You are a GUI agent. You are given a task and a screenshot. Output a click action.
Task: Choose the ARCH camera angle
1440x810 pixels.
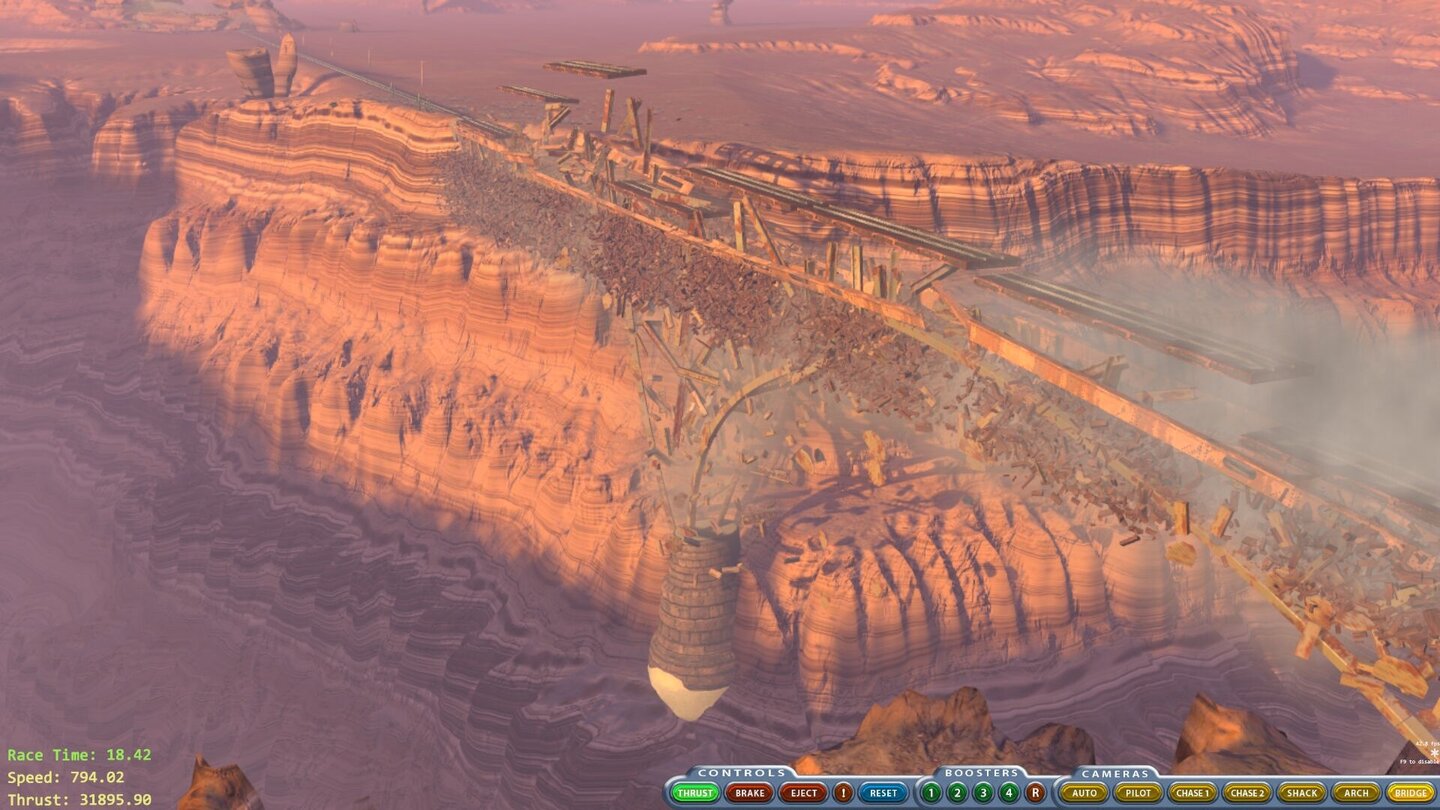(x=1354, y=792)
